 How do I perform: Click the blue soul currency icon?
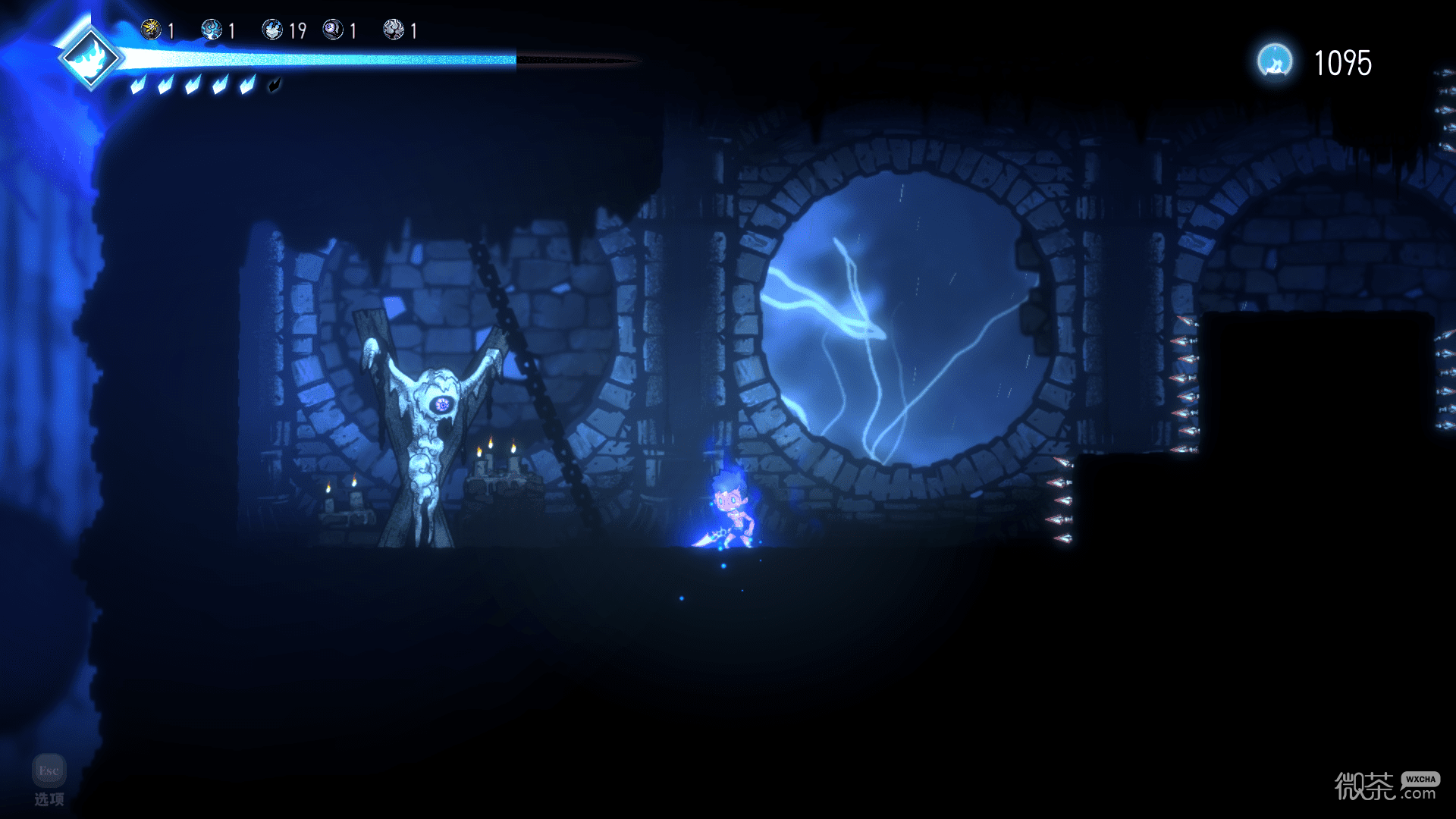pos(1275,61)
